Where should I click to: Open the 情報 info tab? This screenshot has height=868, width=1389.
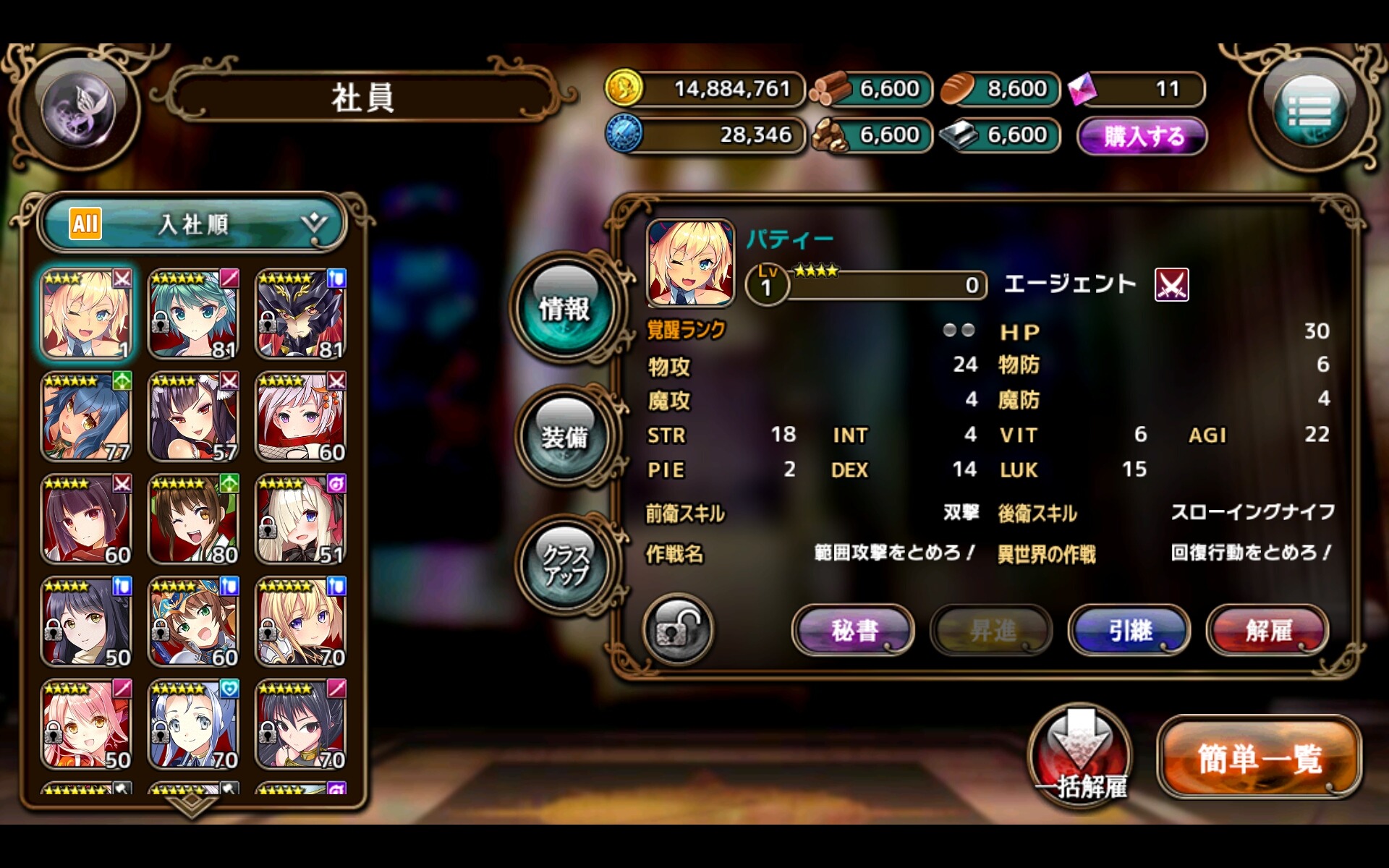click(565, 308)
